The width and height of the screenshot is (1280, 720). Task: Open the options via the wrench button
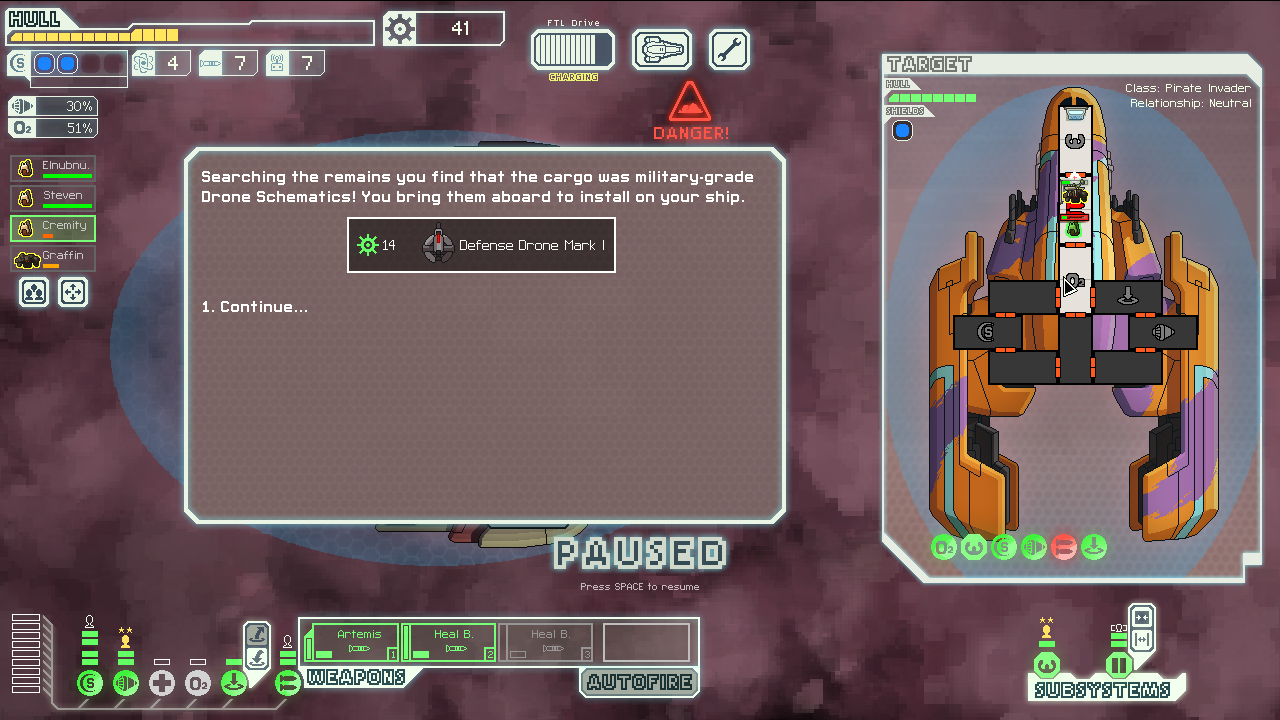729,49
